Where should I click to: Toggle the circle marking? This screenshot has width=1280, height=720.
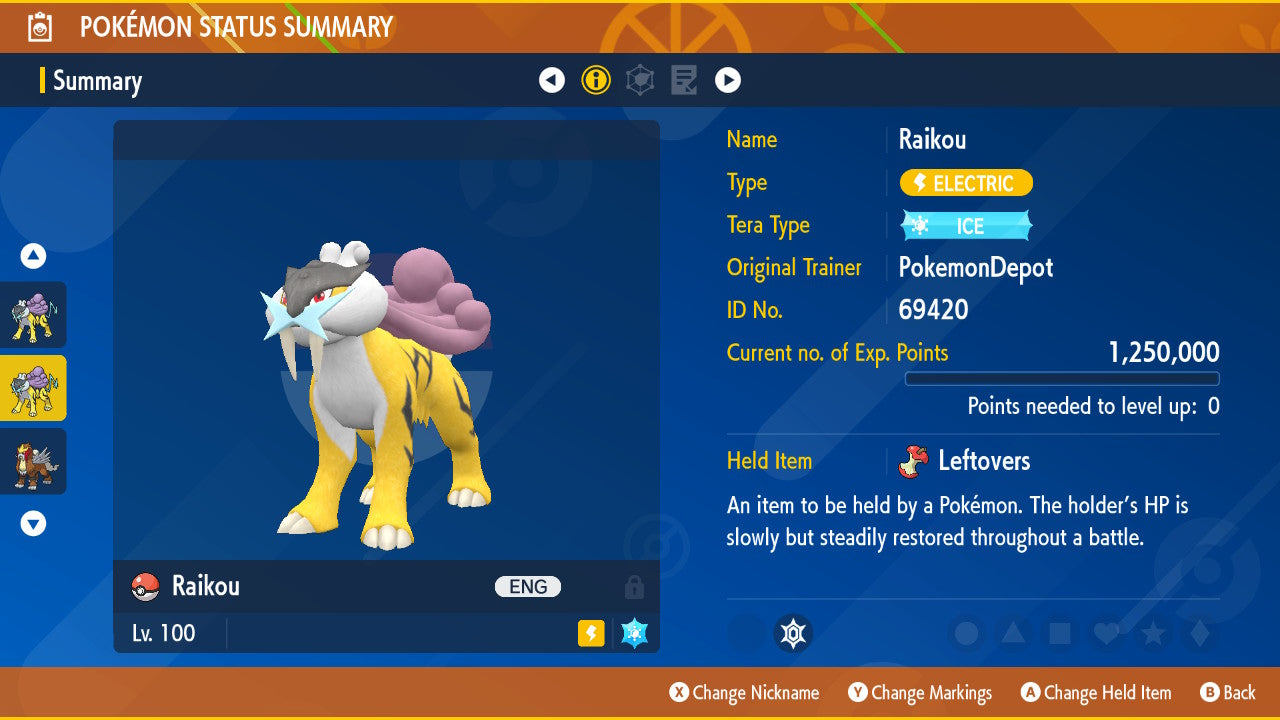(x=966, y=633)
